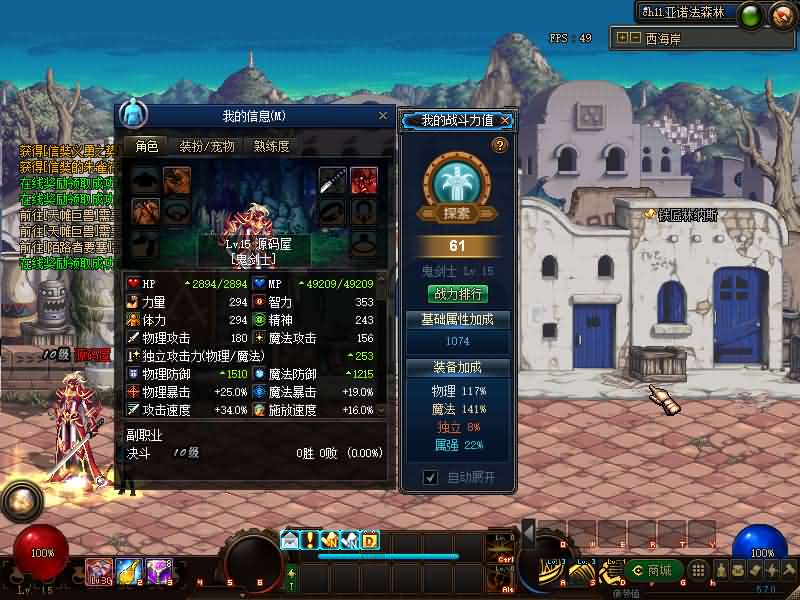The width and height of the screenshot is (800, 600).
Task: Open the 熟练度 proficiency tab
Action: coord(271,146)
